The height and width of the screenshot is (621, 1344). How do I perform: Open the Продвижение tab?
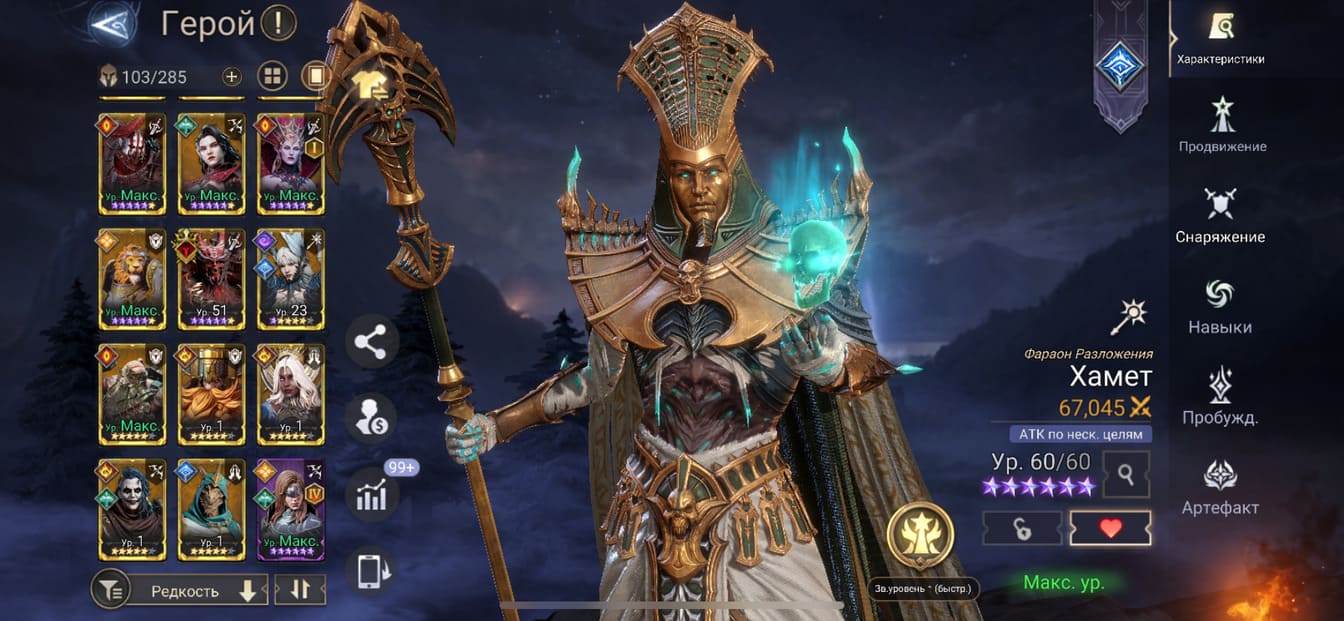[x=1222, y=125]
